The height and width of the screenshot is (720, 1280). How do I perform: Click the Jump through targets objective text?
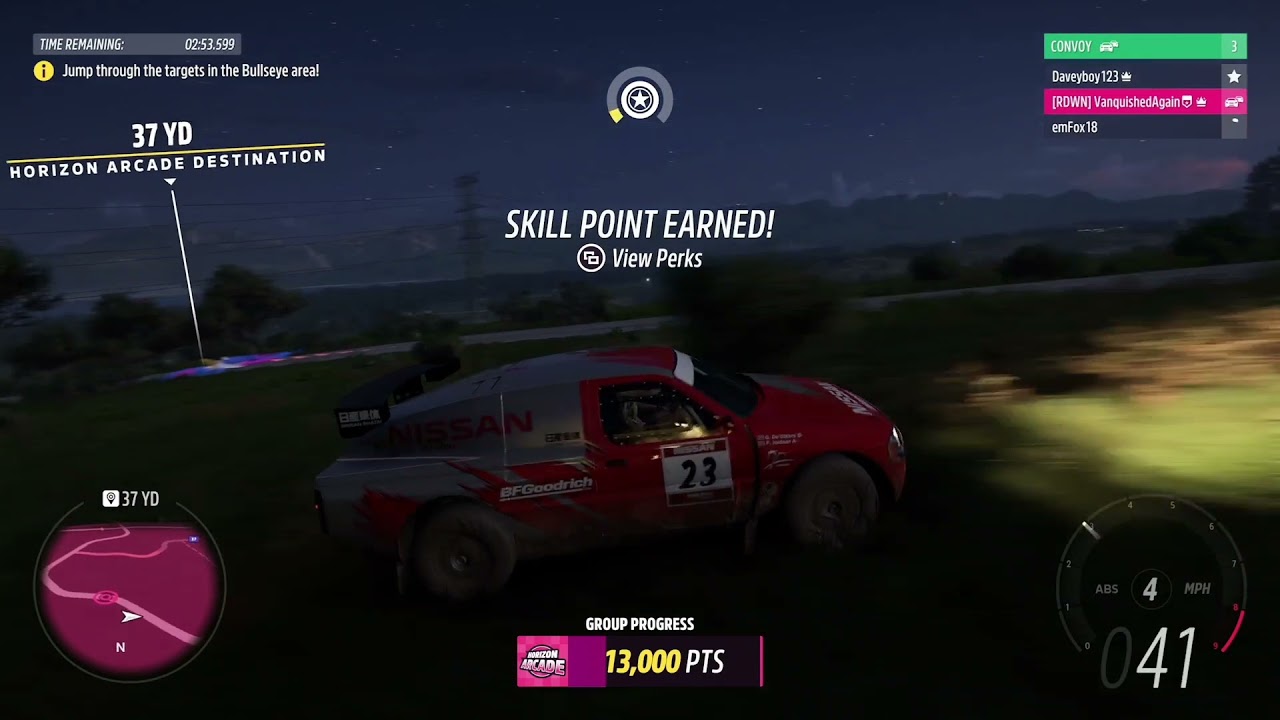190,72
